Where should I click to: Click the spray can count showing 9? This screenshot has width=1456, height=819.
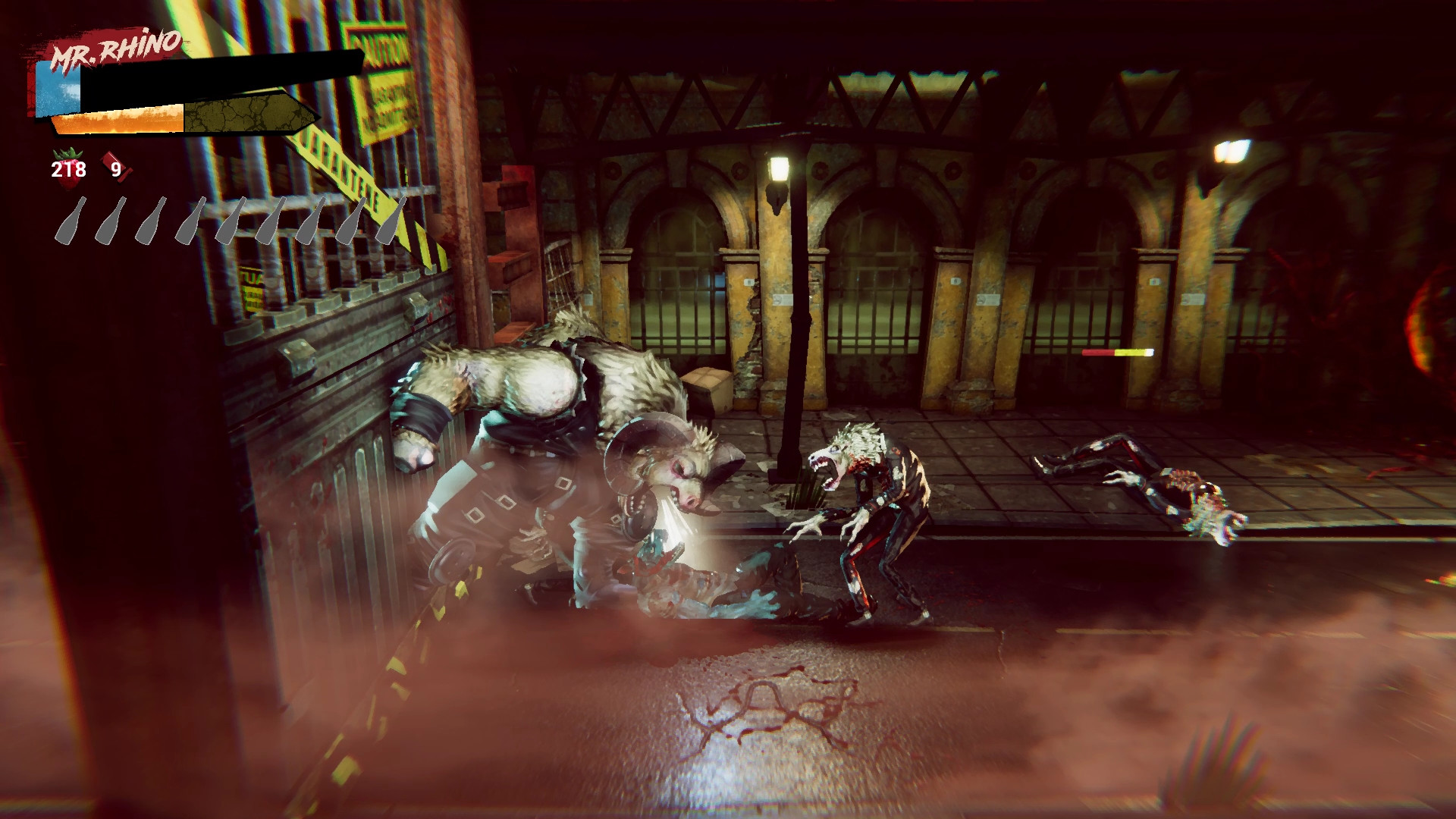click(118, 168)
